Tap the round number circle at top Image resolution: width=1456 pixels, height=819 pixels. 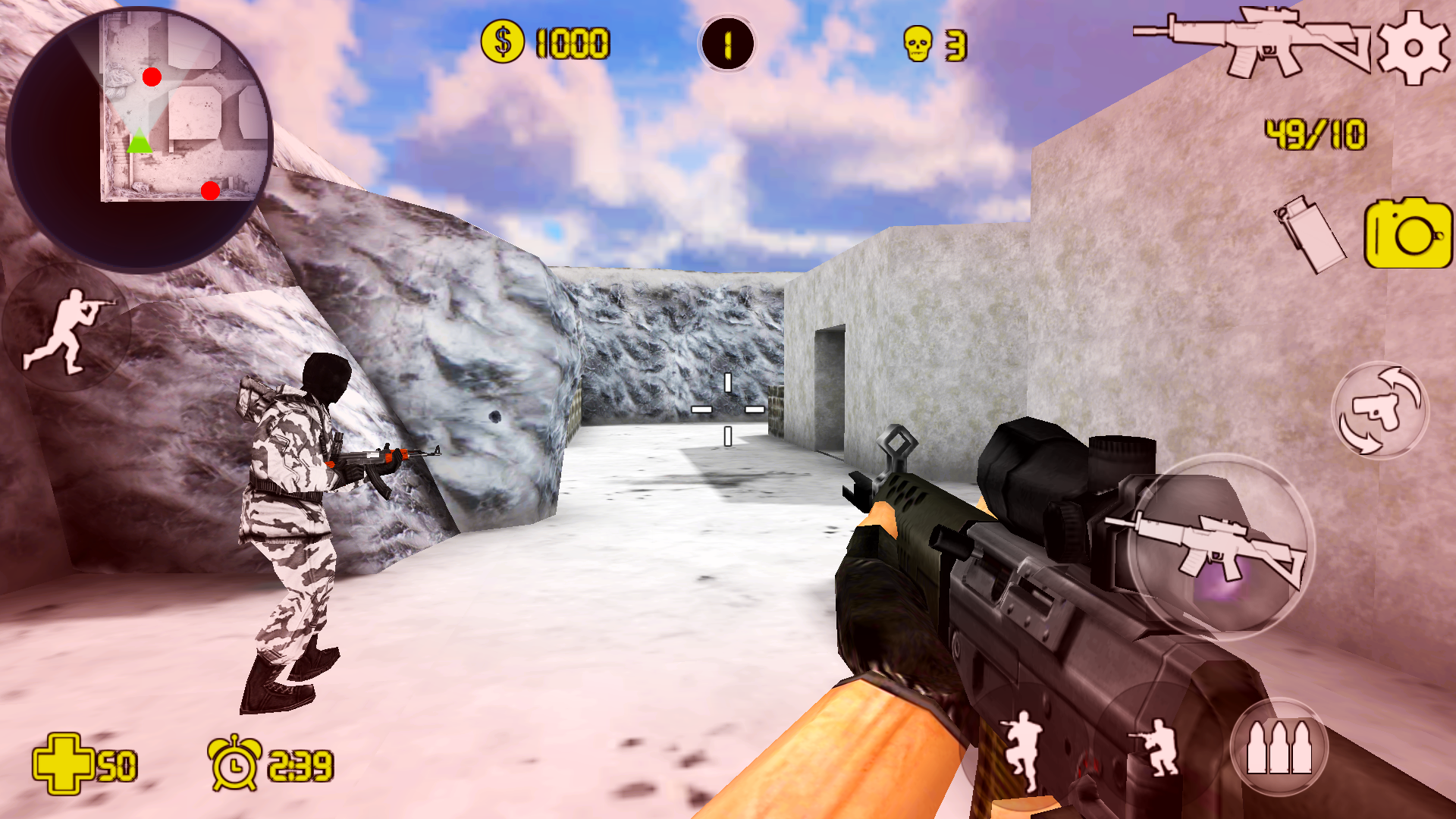pyautogui.click(x=726, y=44)
